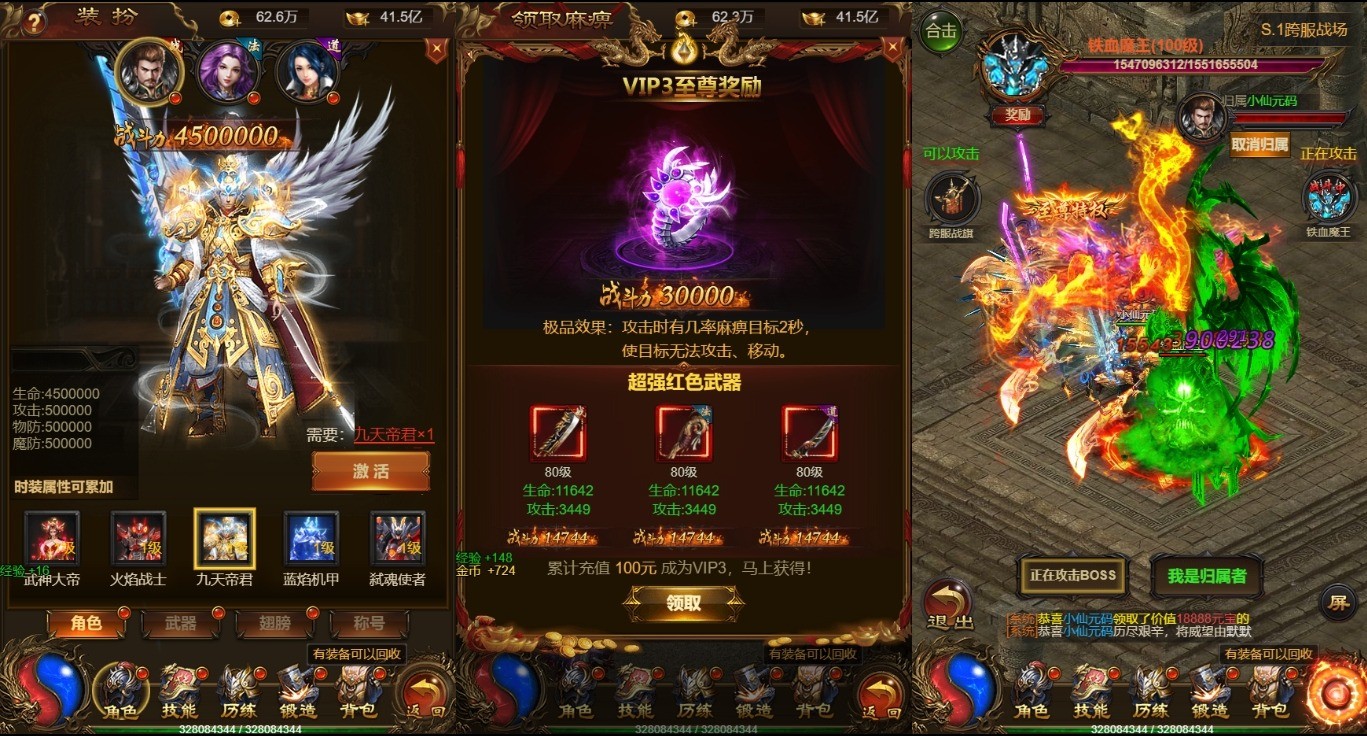Select the 弑魂使者 costume
Viewport: 1367px width, 736px height.
click(398, 540)
